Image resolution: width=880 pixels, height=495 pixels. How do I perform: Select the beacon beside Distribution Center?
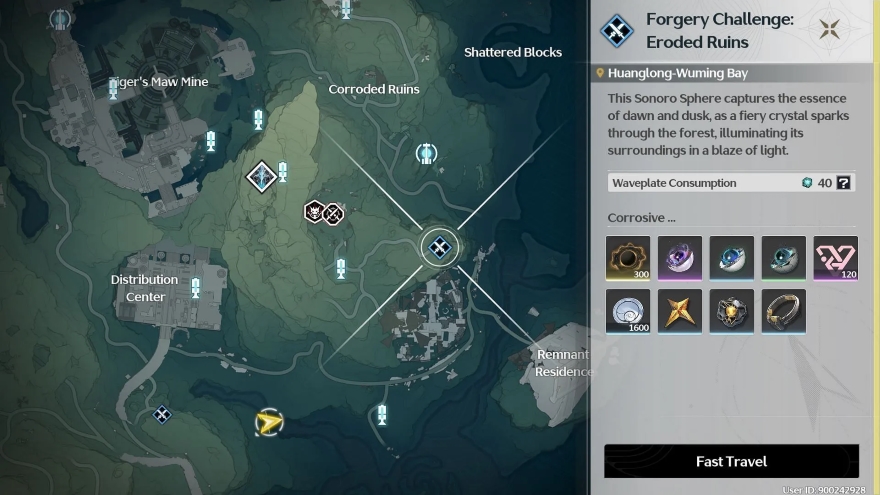coord(196,289)
